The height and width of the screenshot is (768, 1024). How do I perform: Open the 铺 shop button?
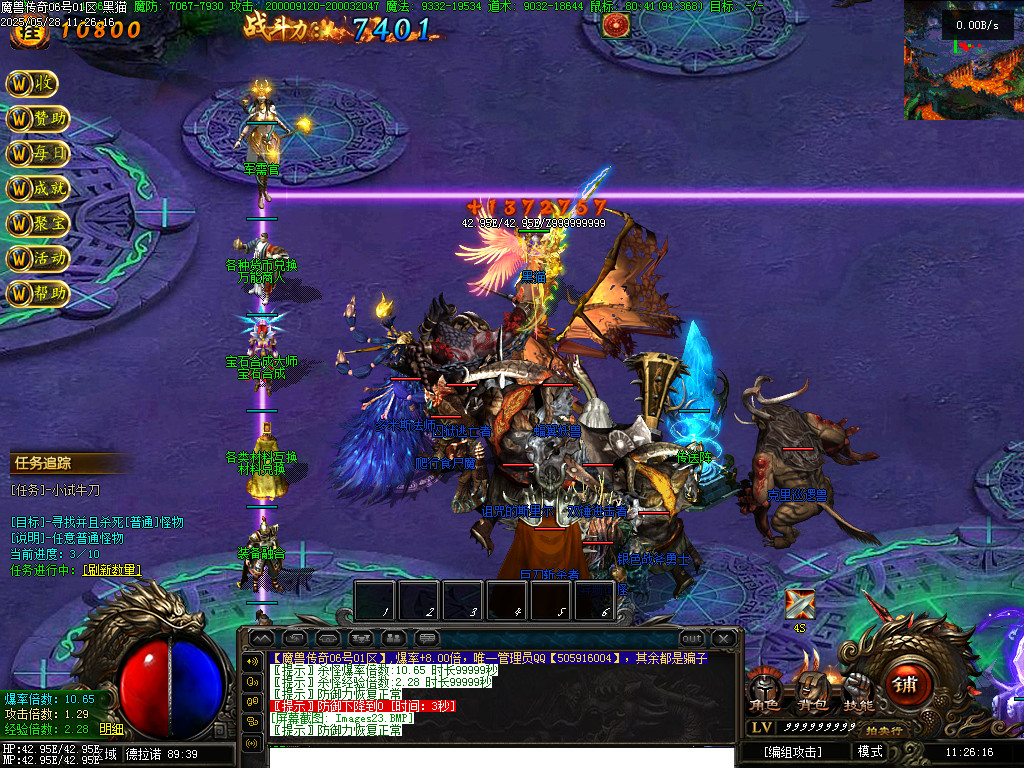click(906, 683)
